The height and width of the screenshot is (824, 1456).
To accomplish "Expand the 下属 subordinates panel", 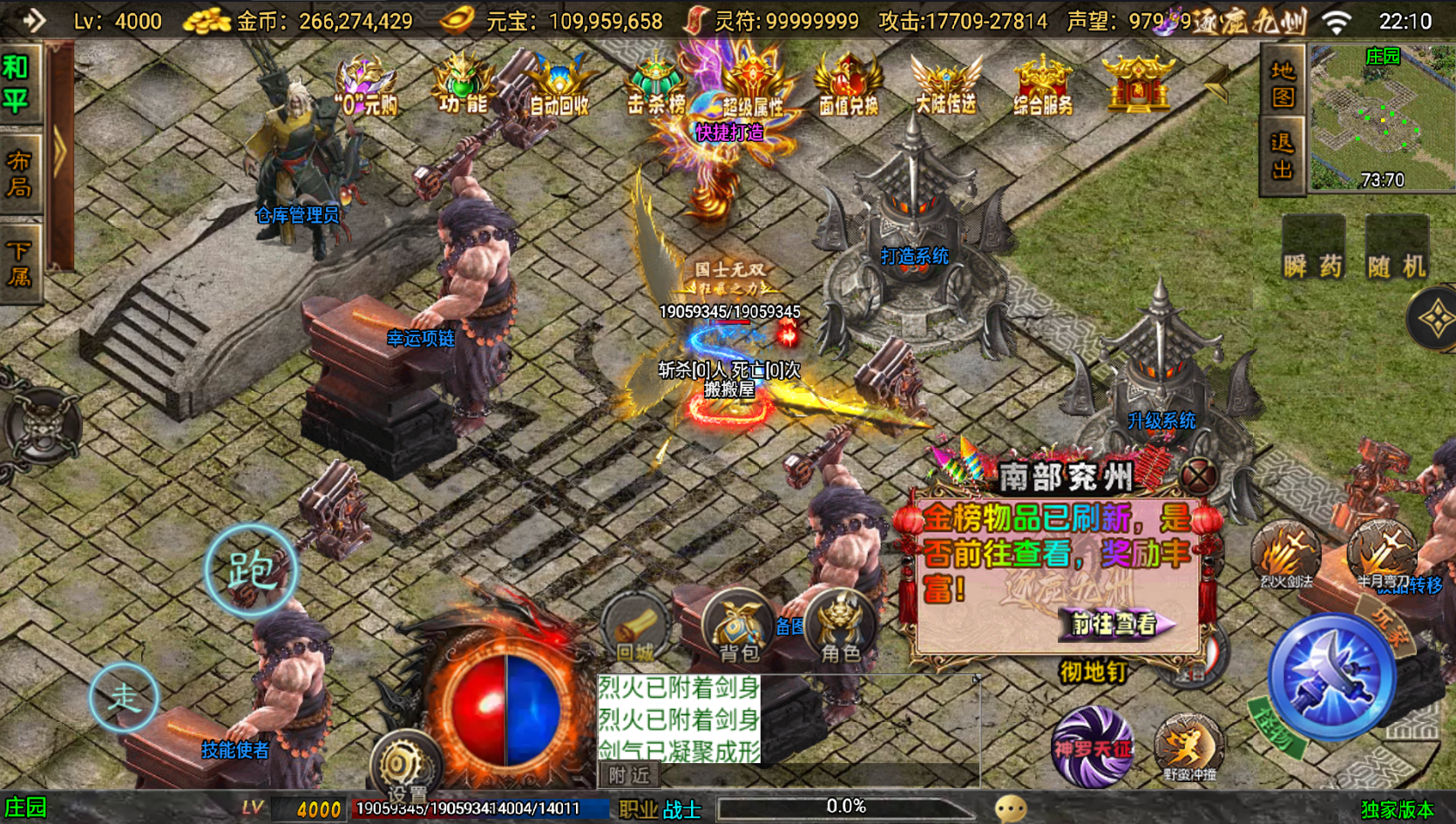I will pyautogui.click(x=20, y=262).
